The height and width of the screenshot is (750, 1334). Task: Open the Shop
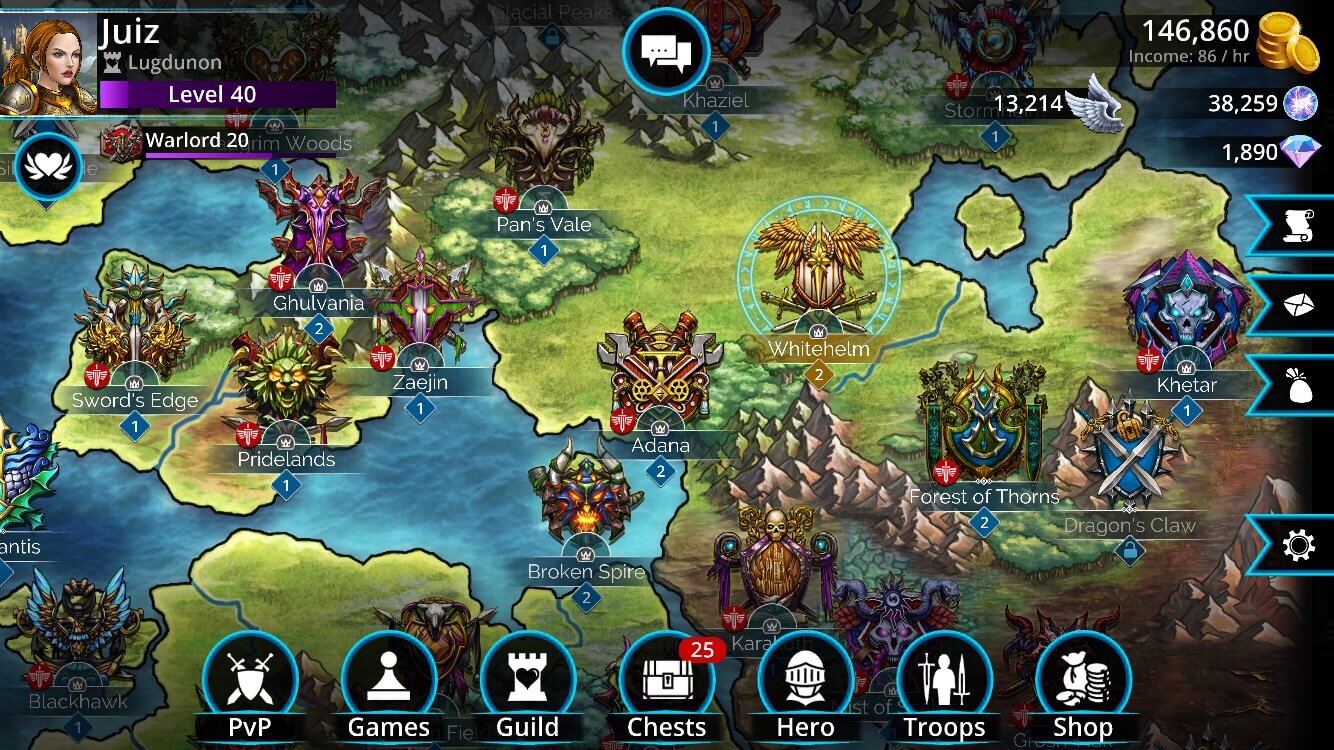click(x=1083, y=680)
